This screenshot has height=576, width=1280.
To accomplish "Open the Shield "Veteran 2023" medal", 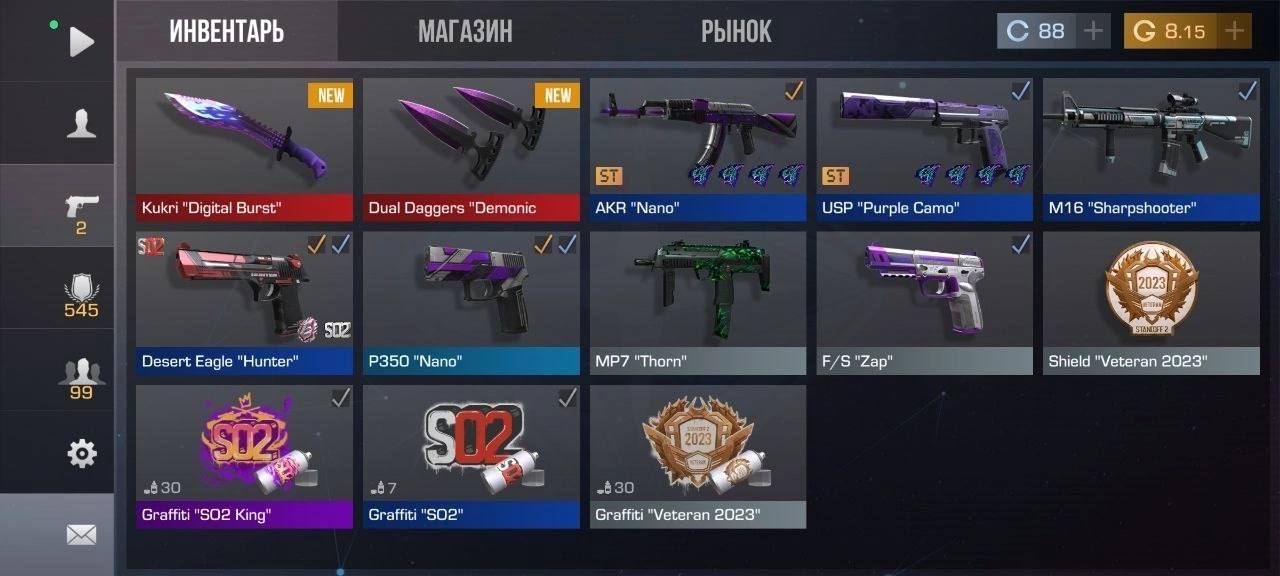I will [1151, 302].
